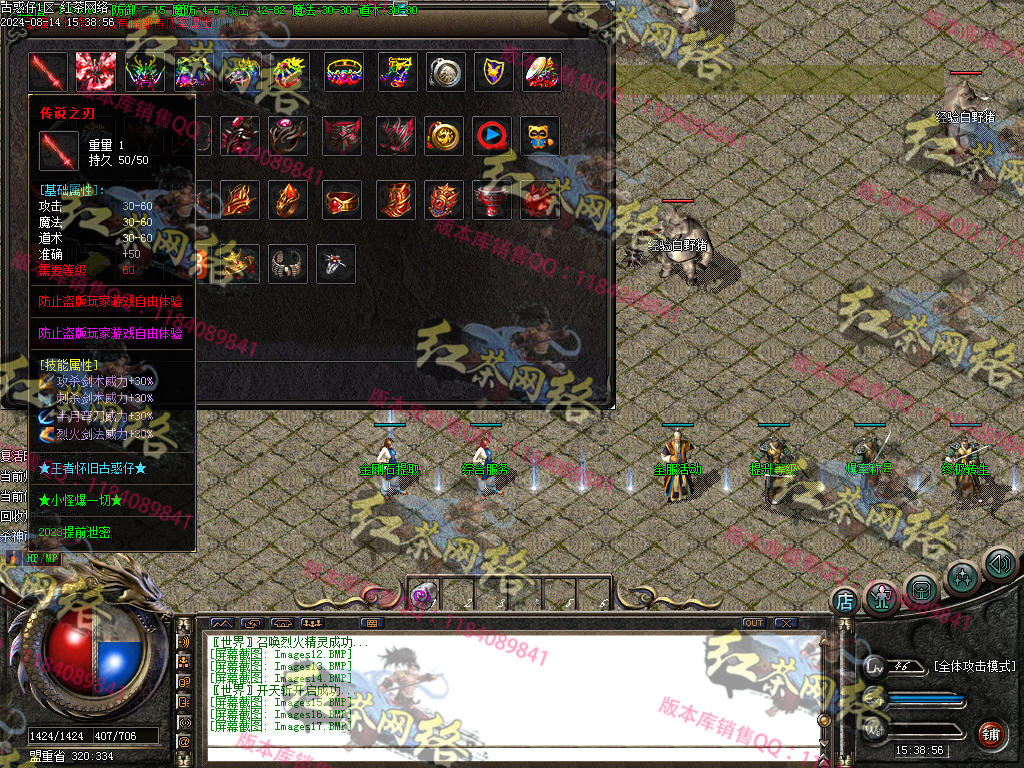Pick the gold dragon coin medallion

[443, 136]
